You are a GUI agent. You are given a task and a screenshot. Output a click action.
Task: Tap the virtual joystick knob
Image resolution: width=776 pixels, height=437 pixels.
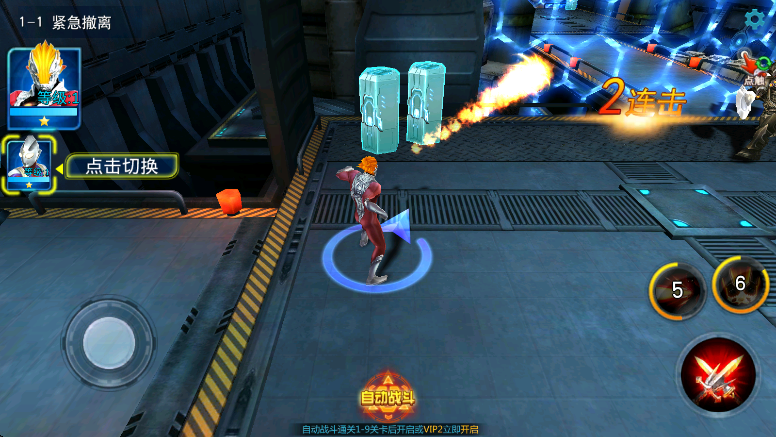[109, 343]
